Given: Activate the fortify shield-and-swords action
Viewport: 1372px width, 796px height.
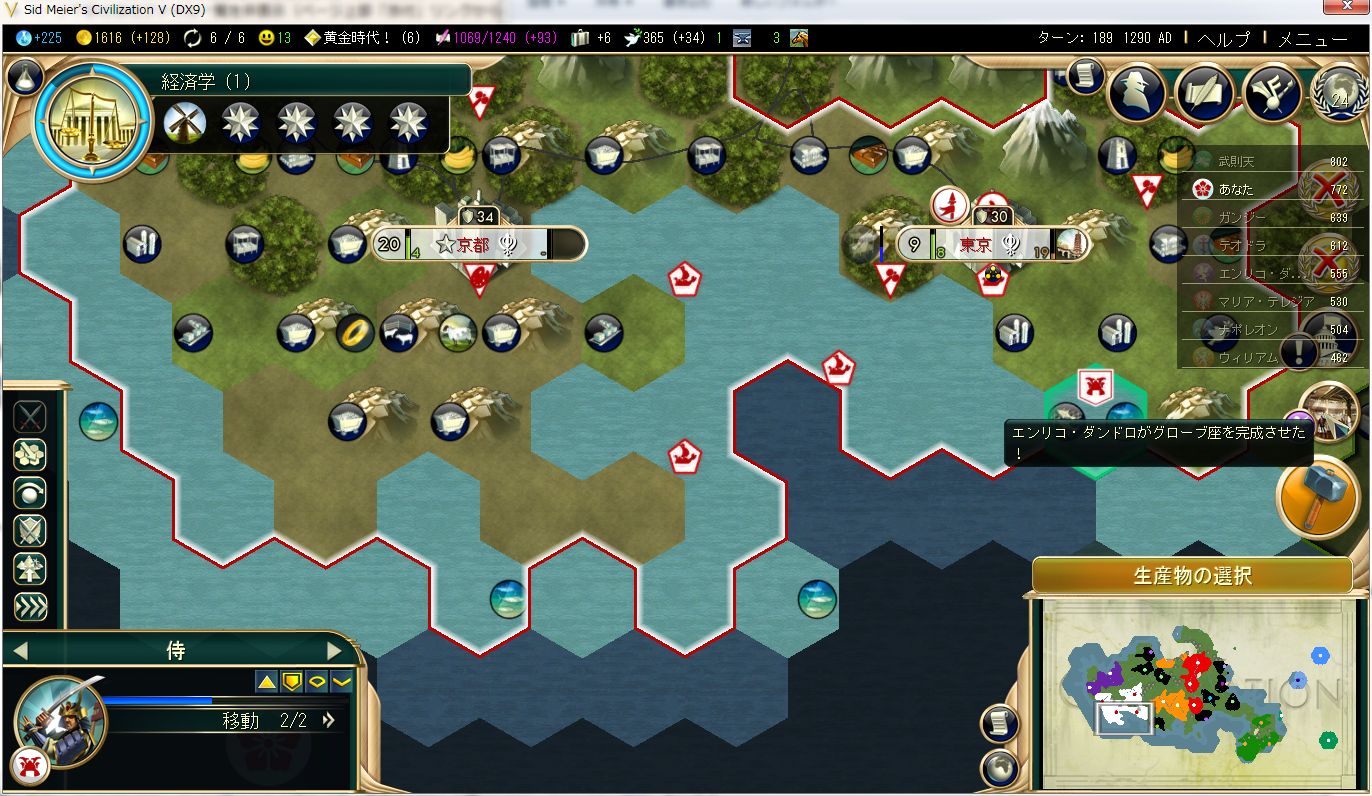Looking at the screenshot, I should [x=30, y=531].
